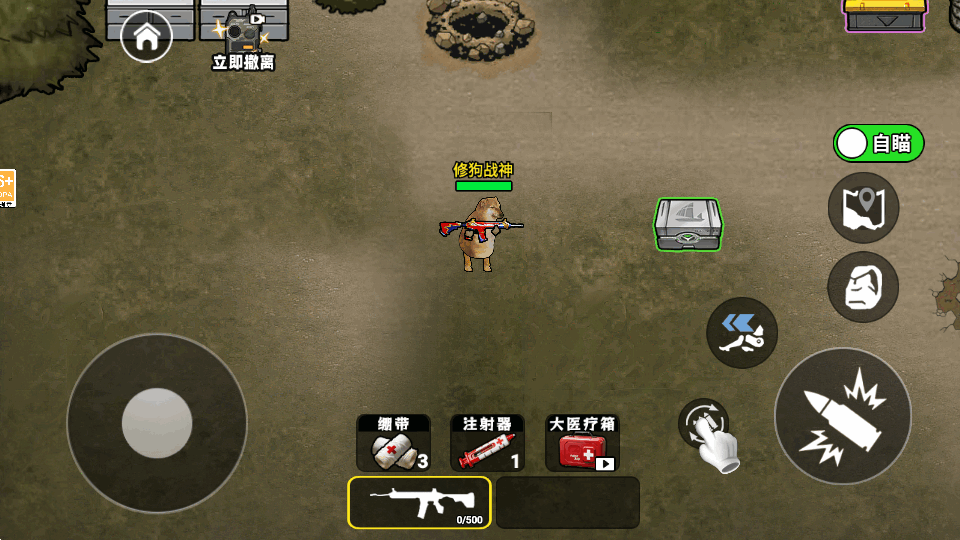Tap the swap interact hand button
960x540 pixels.
(x=708, y=435)
